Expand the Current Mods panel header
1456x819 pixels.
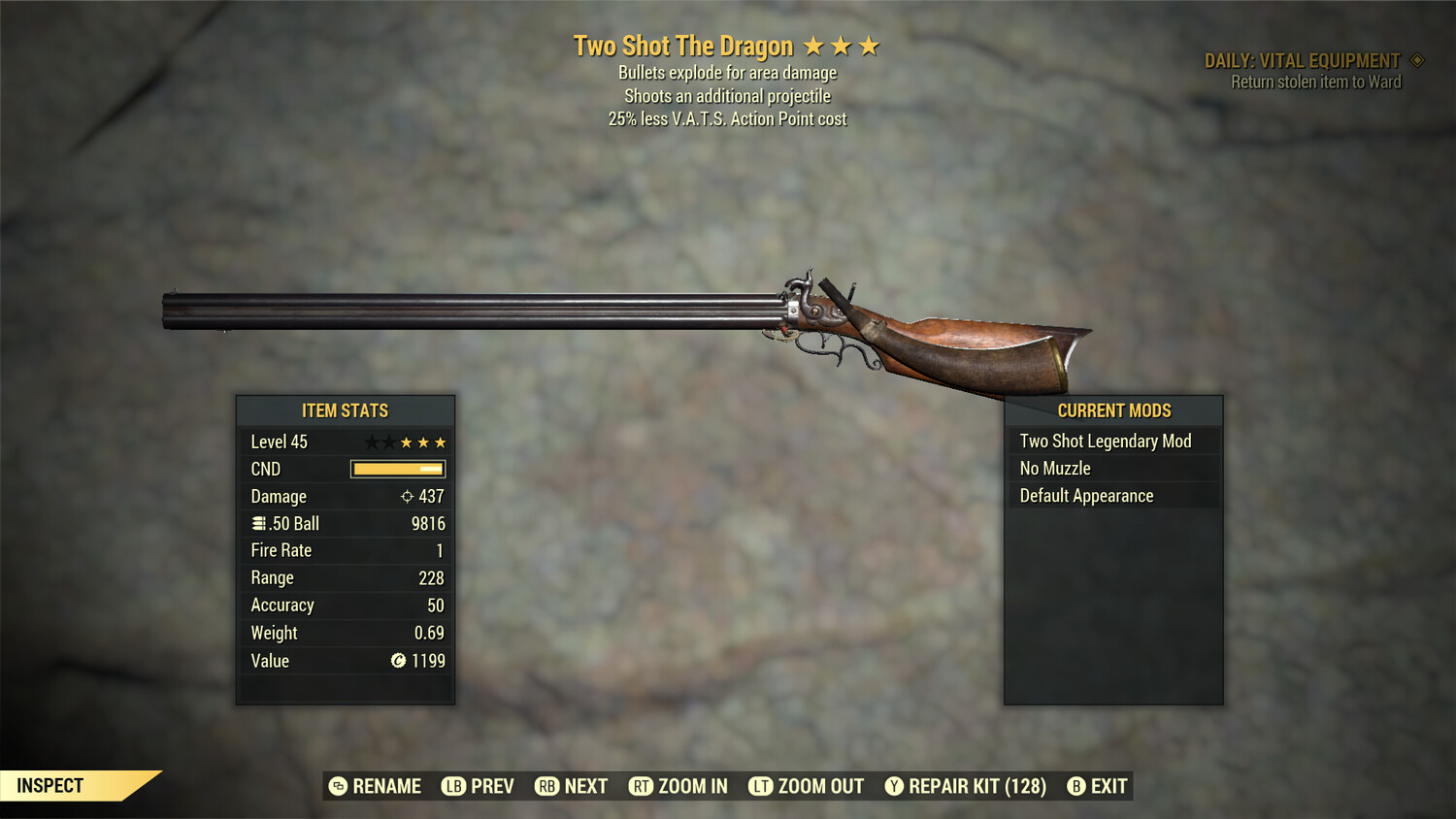1112,410
